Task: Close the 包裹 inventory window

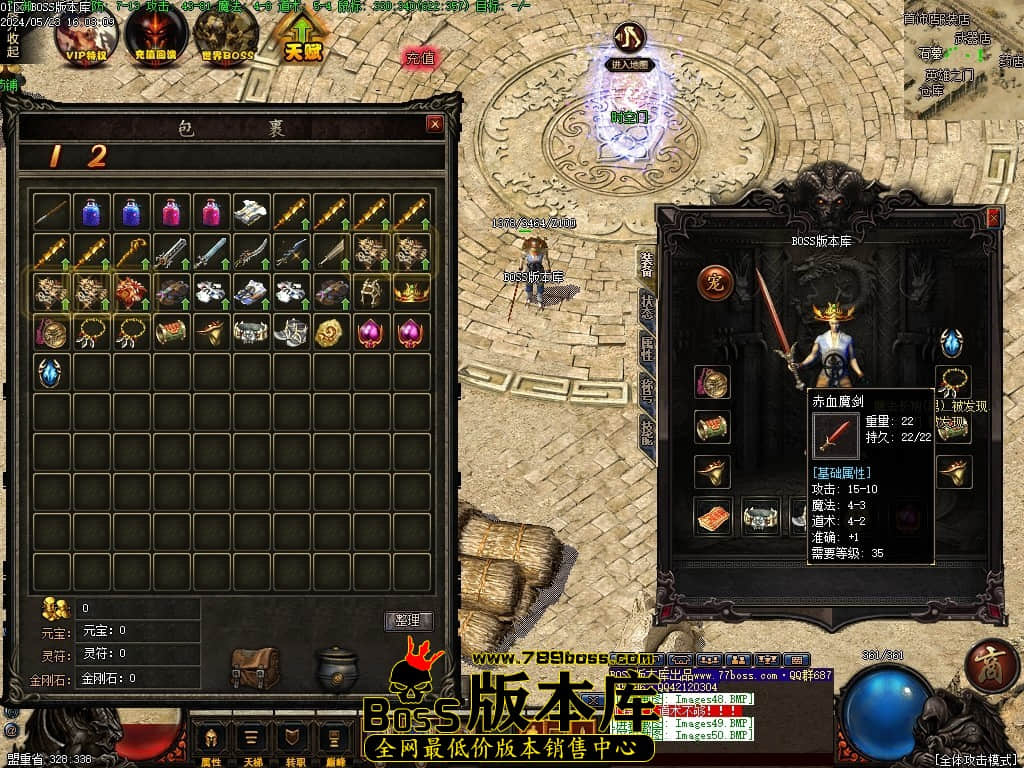Action: (434, 124)
